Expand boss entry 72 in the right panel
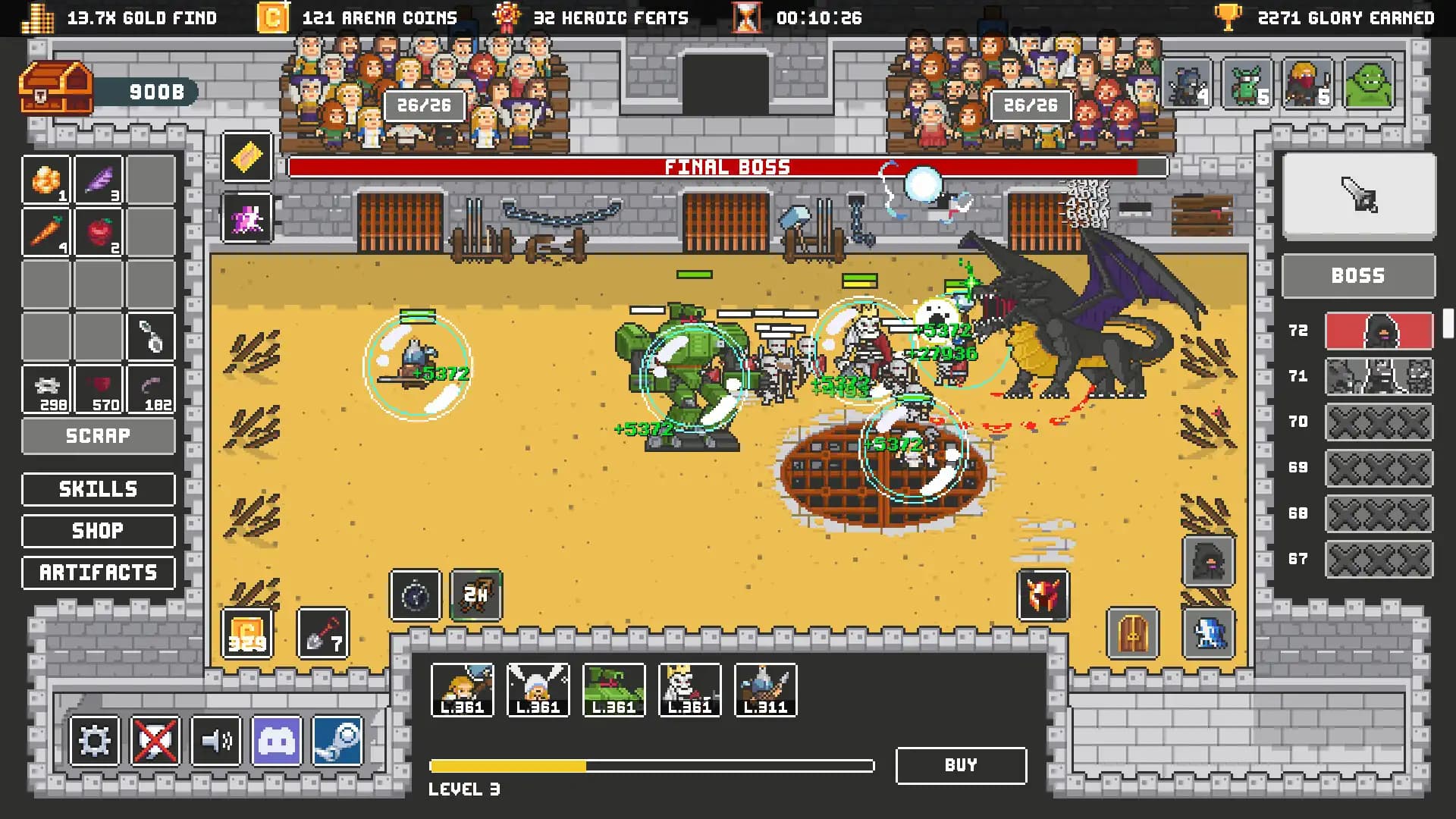Screen dimensions: 1456x819 pyautogui.click(x=1377, y=331)
